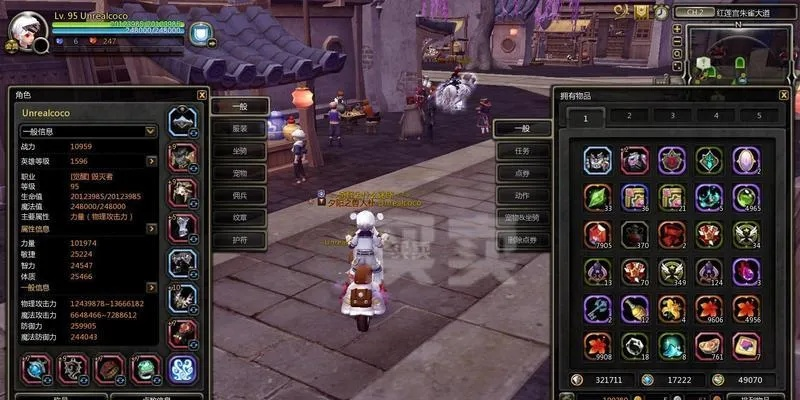Select the item stack showing 7905
Screen dimensions: 800x400
coord(599,234)
